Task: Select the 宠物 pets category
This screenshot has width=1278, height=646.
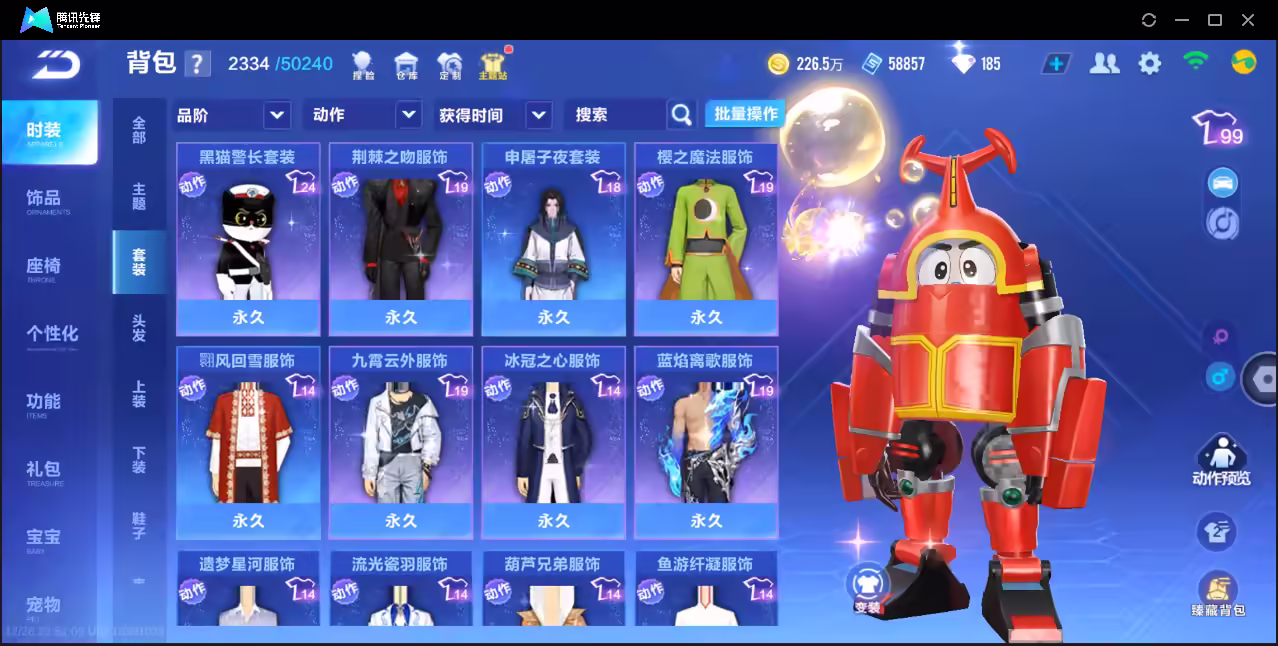Action: coord(44,606)
